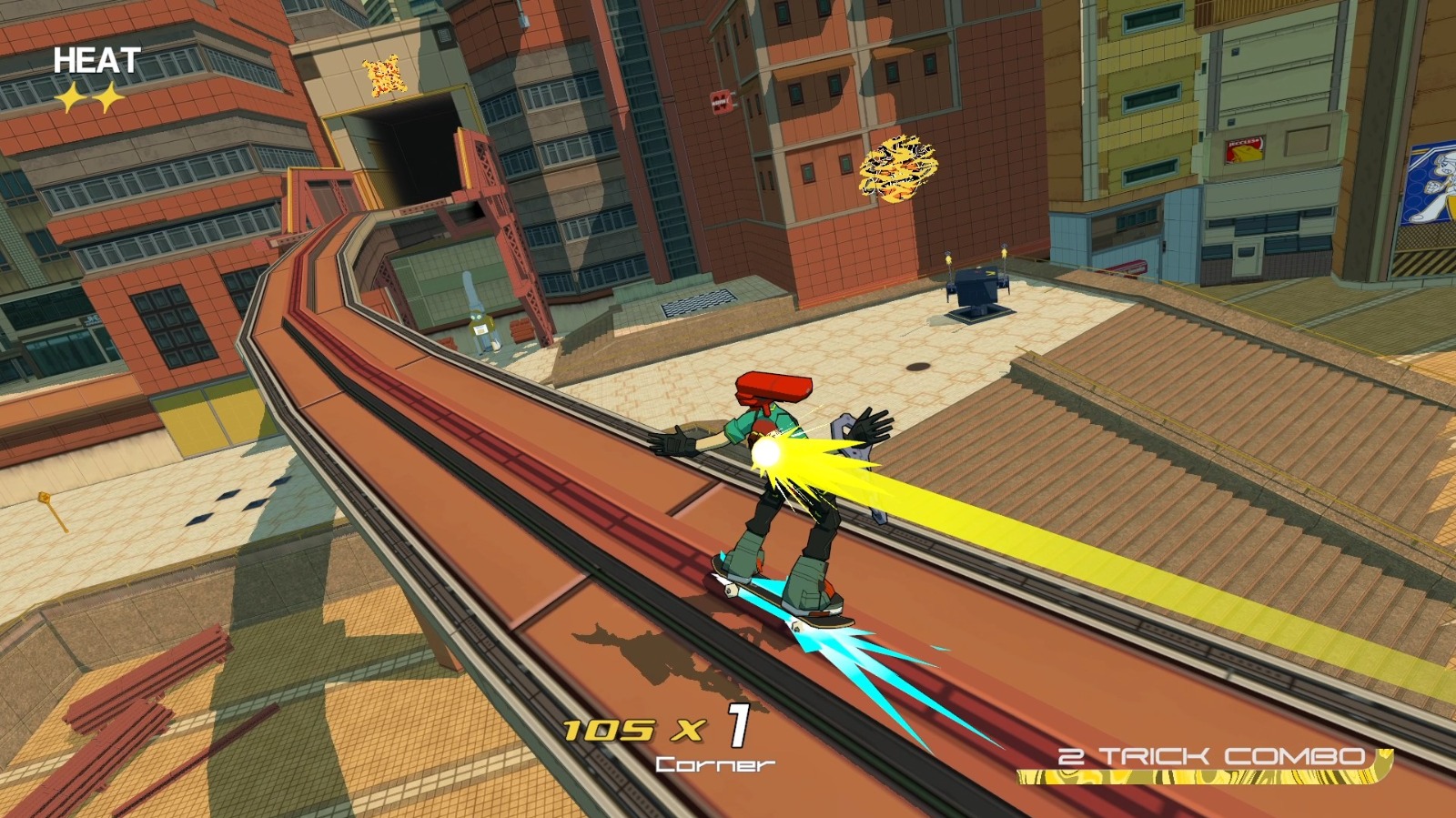This screenshot has width=1456, height=818.
Task: Expand the 2 TRICK COMBO banner
Action: coord(1210,755)
